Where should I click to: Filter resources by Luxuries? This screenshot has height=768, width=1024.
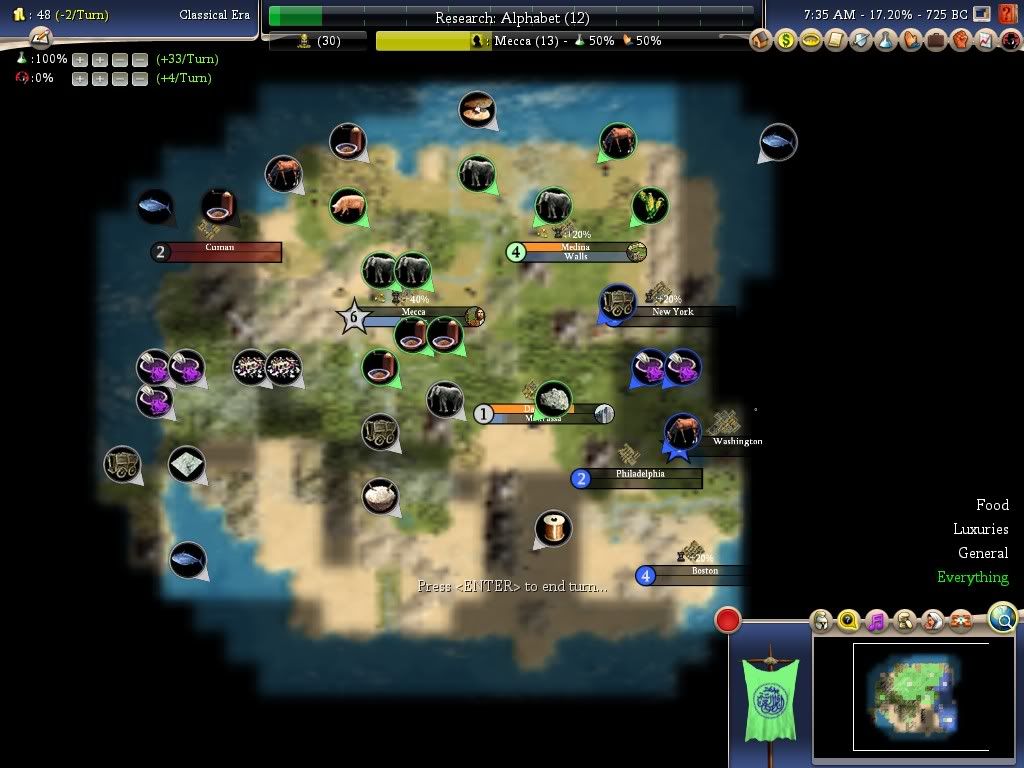[x=980, y=529]
